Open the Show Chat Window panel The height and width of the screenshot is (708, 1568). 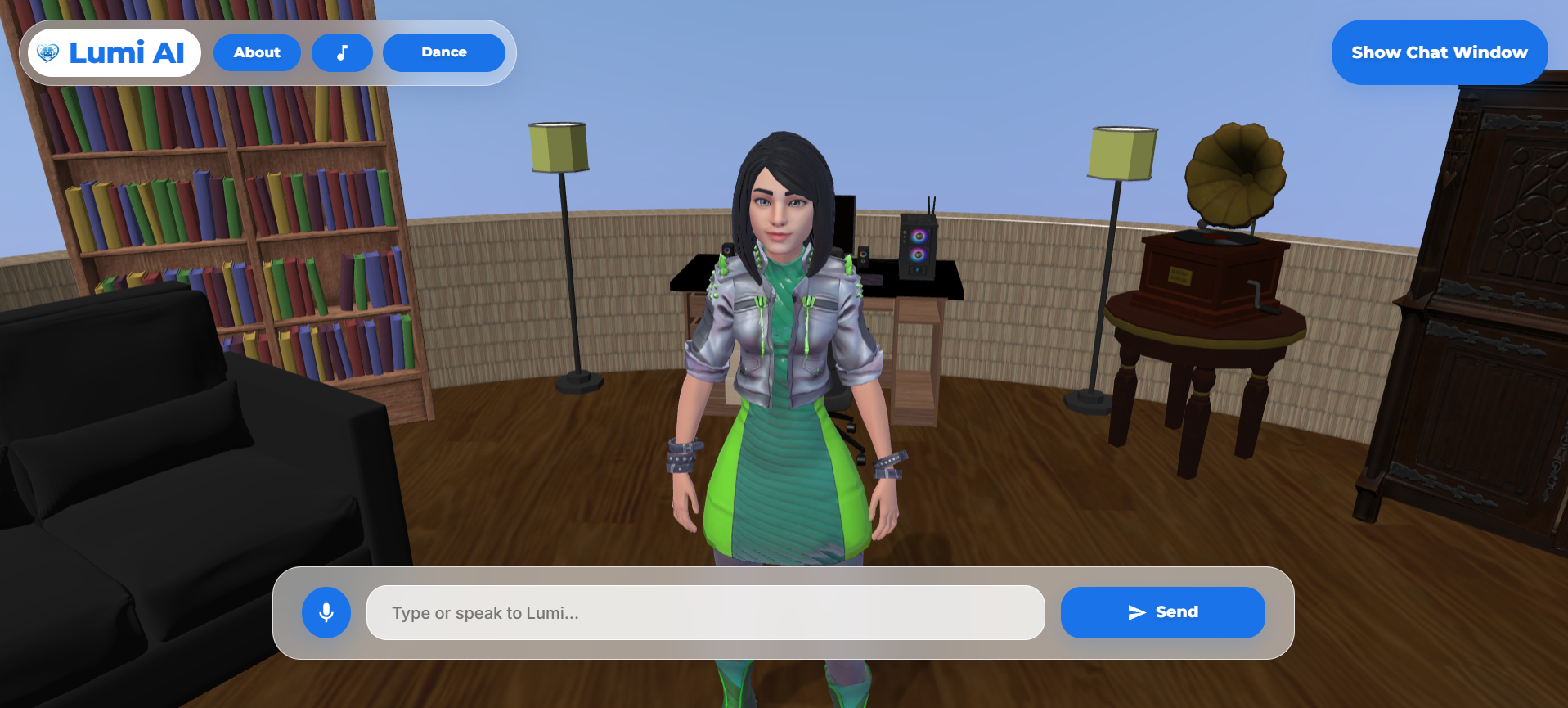click(1438, 52)
